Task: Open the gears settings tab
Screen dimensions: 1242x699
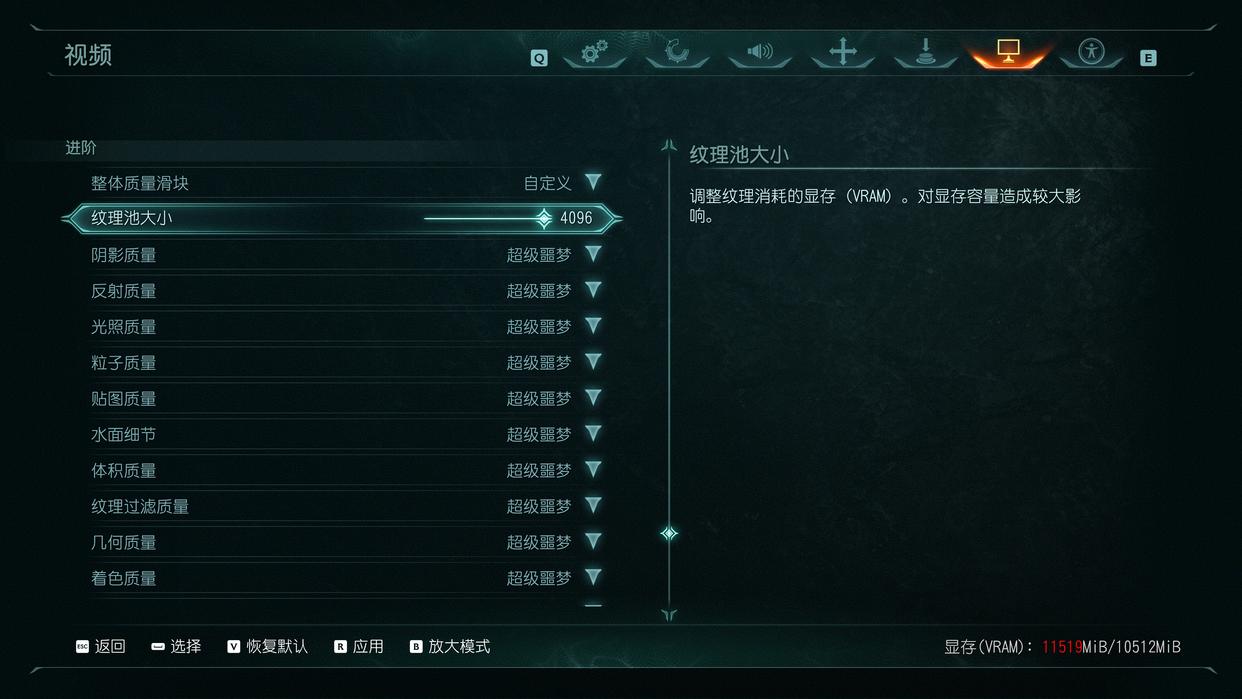Action: coord(594,52)
